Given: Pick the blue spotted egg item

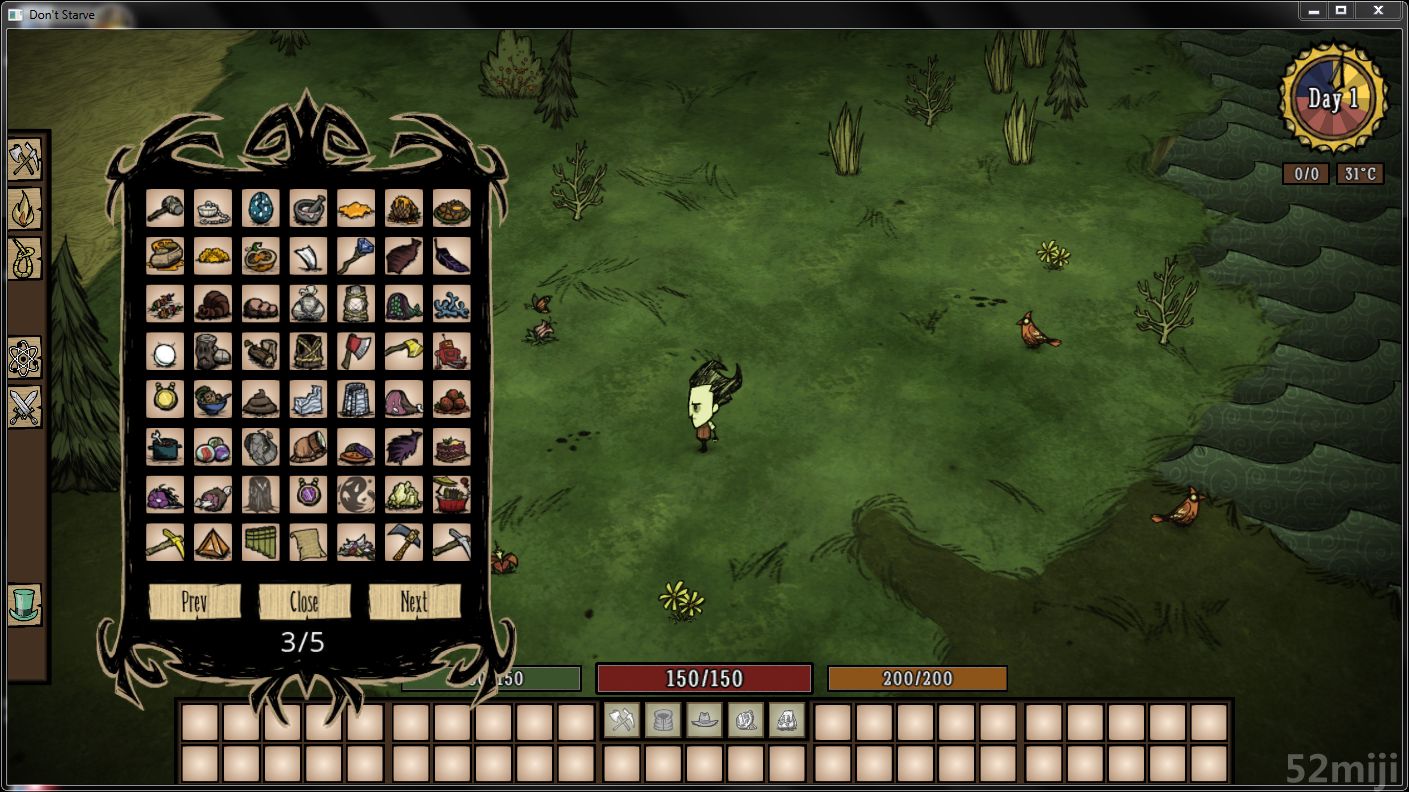Looking at the screenshot, I should [261, 208].
